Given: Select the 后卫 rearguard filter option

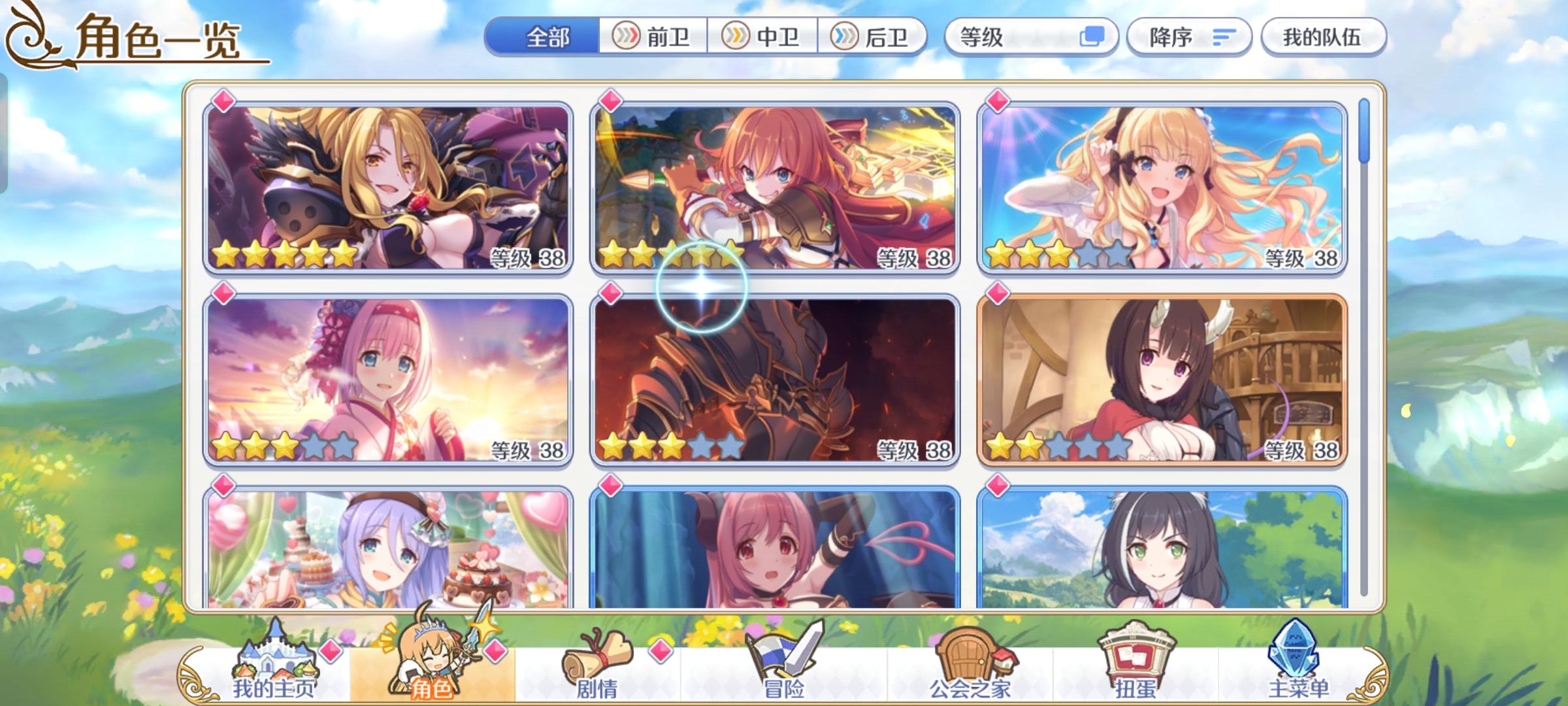Looking at the screenshot, I should point(875,37).
